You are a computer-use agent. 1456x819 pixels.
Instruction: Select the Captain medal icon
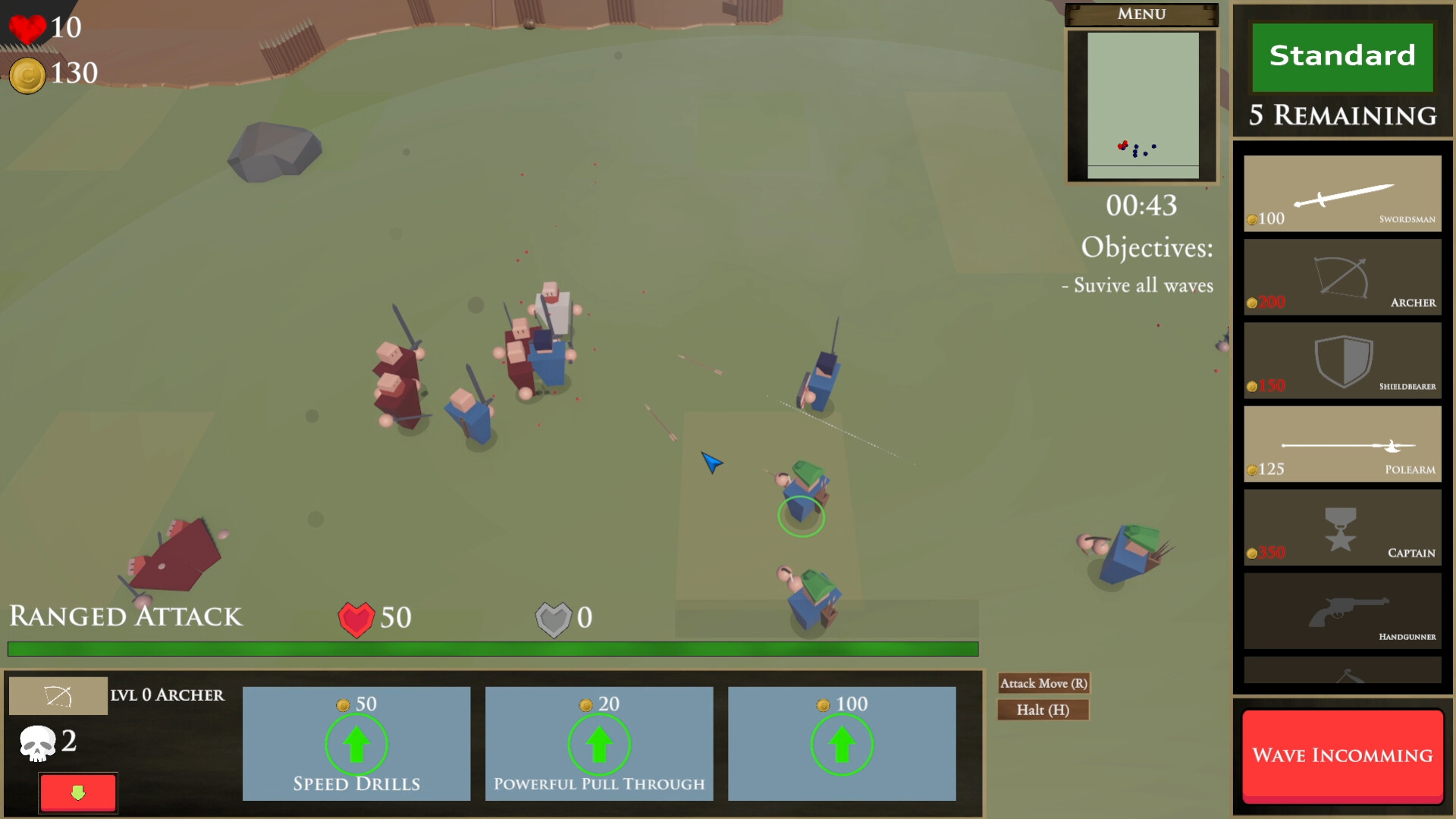[x=1342, y=528]
